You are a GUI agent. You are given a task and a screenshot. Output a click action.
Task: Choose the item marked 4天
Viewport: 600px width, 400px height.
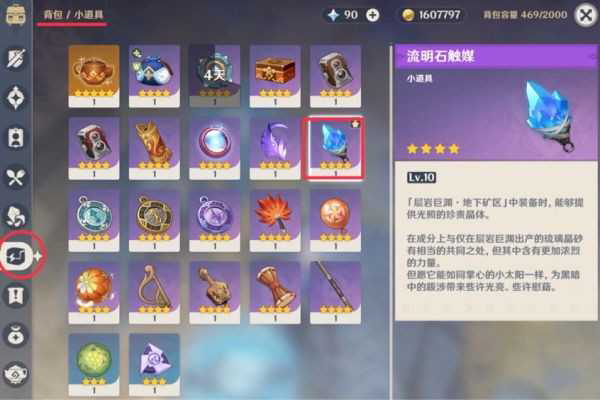(x=215, y=72)
